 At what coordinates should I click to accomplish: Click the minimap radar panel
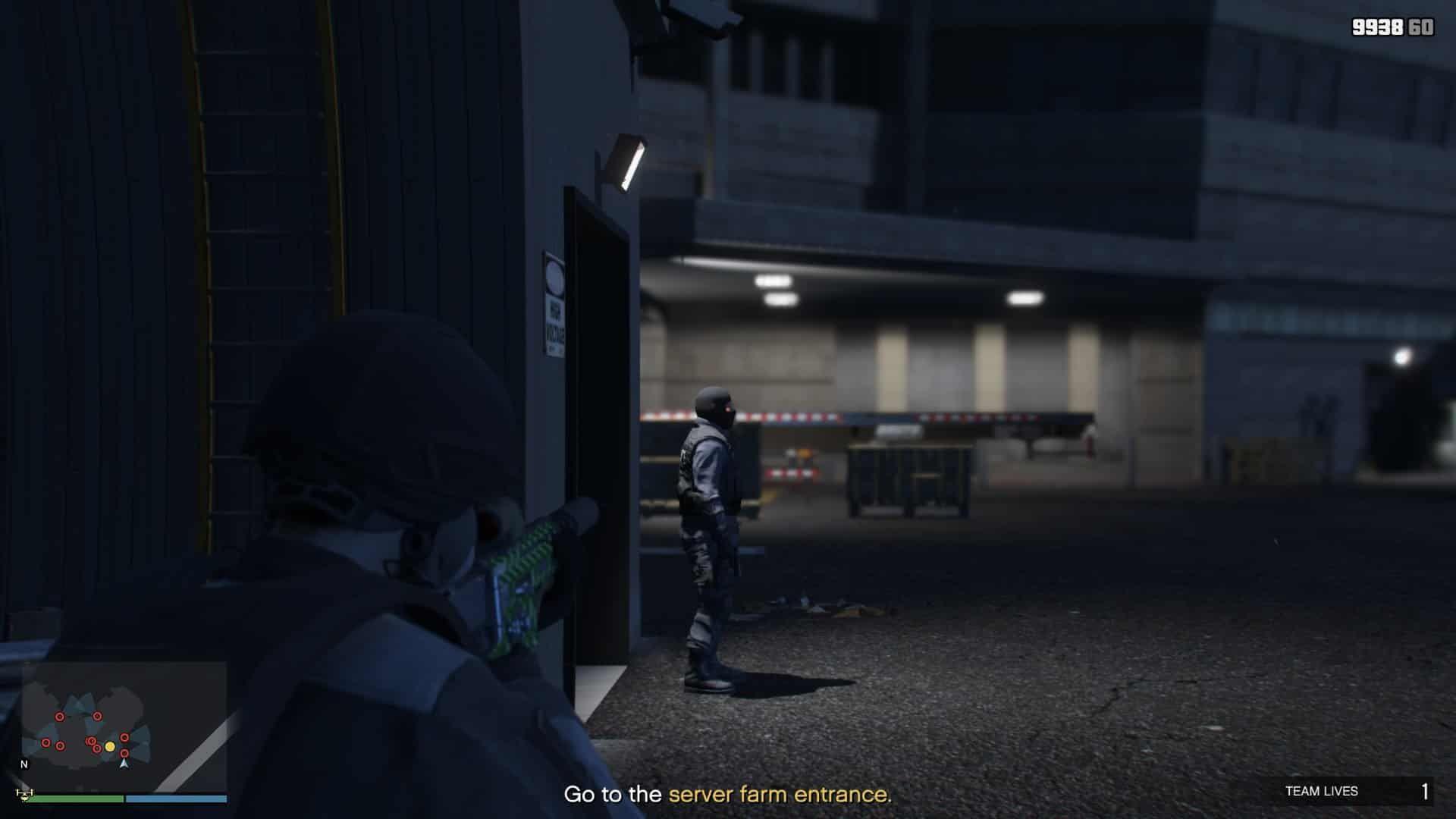point(124,726)
